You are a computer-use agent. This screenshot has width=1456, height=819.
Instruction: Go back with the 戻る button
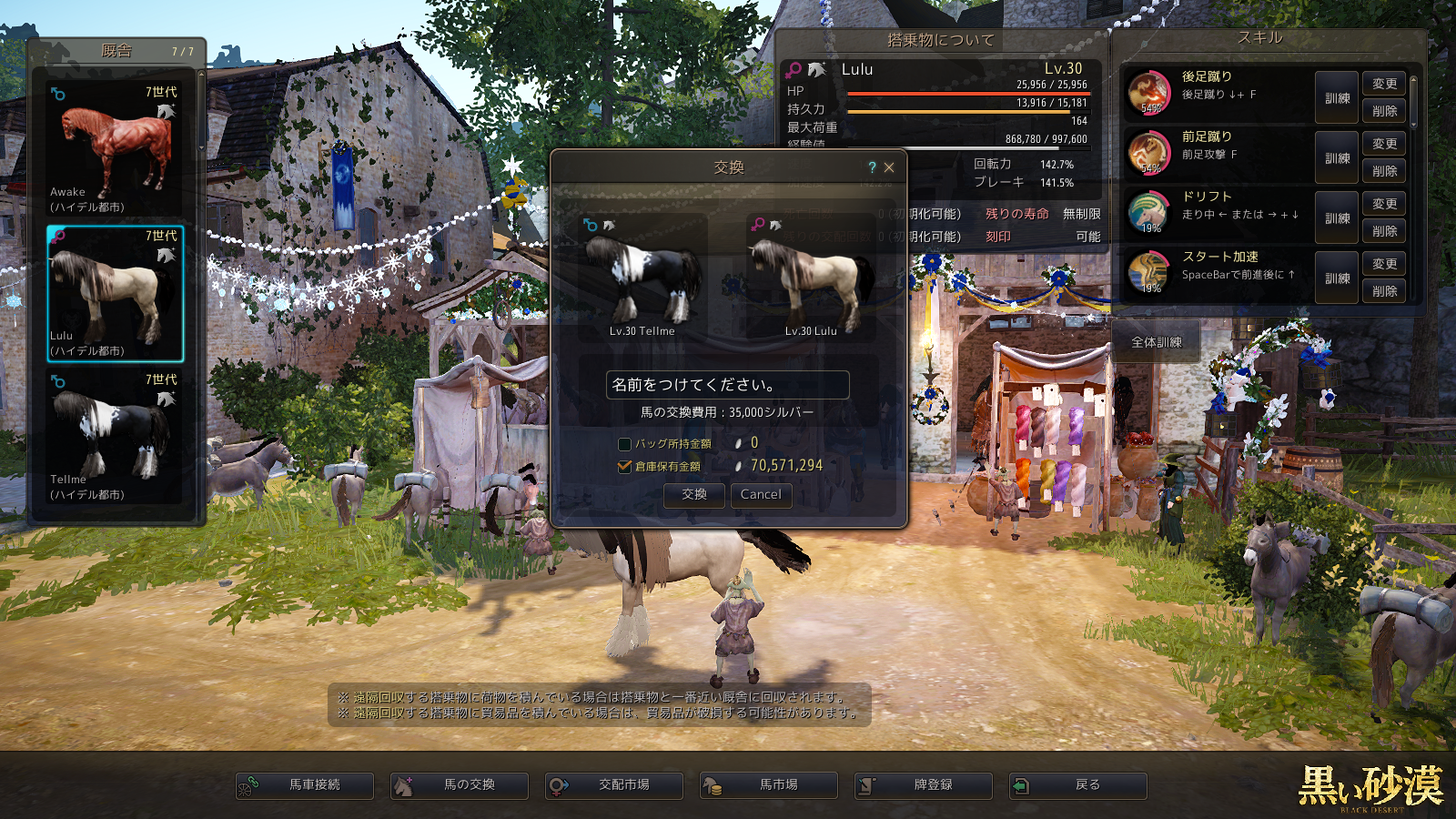tap(1078, 784)
